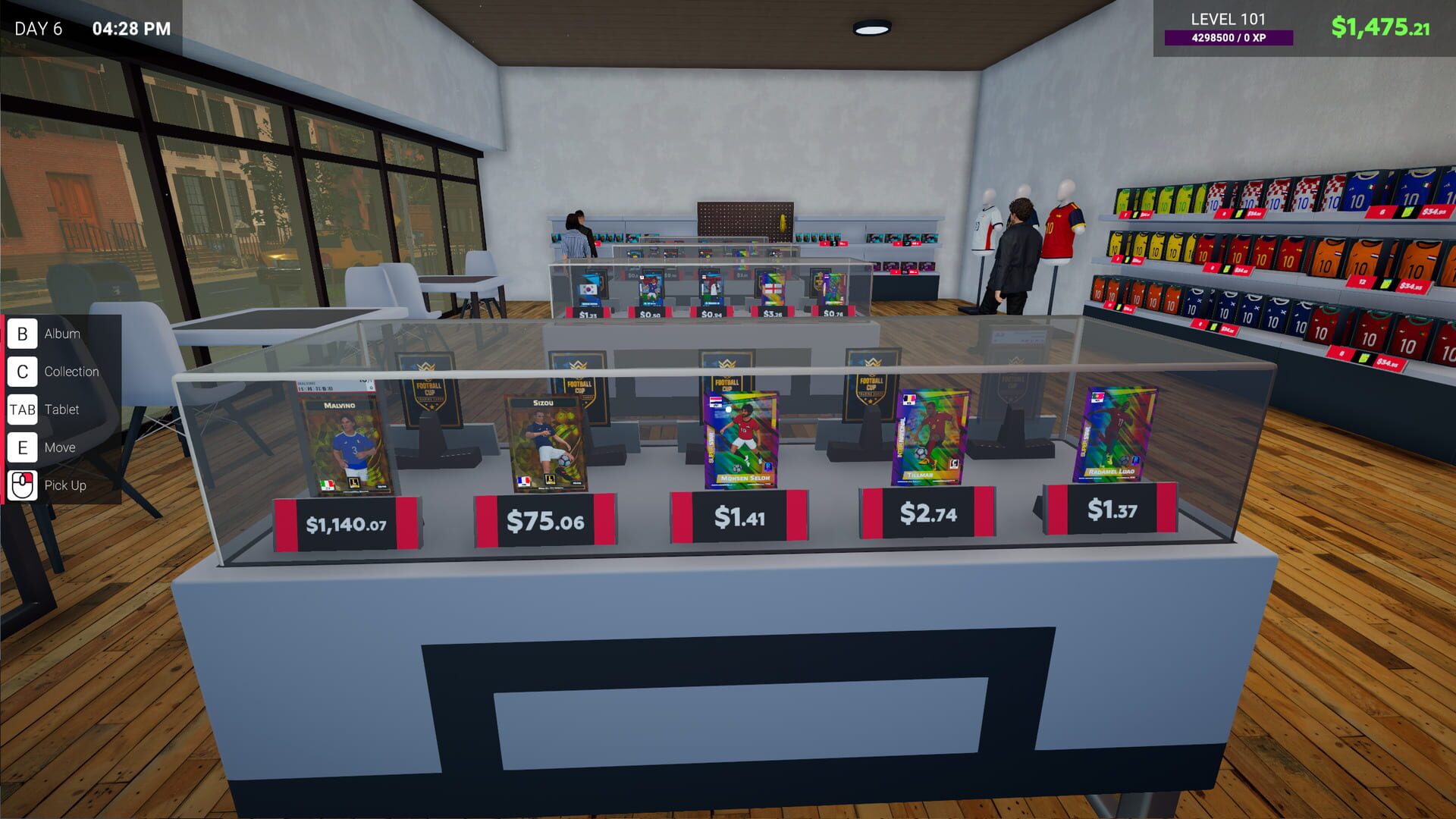Click the Pick Up mouse icon

(x=23, y=483)
